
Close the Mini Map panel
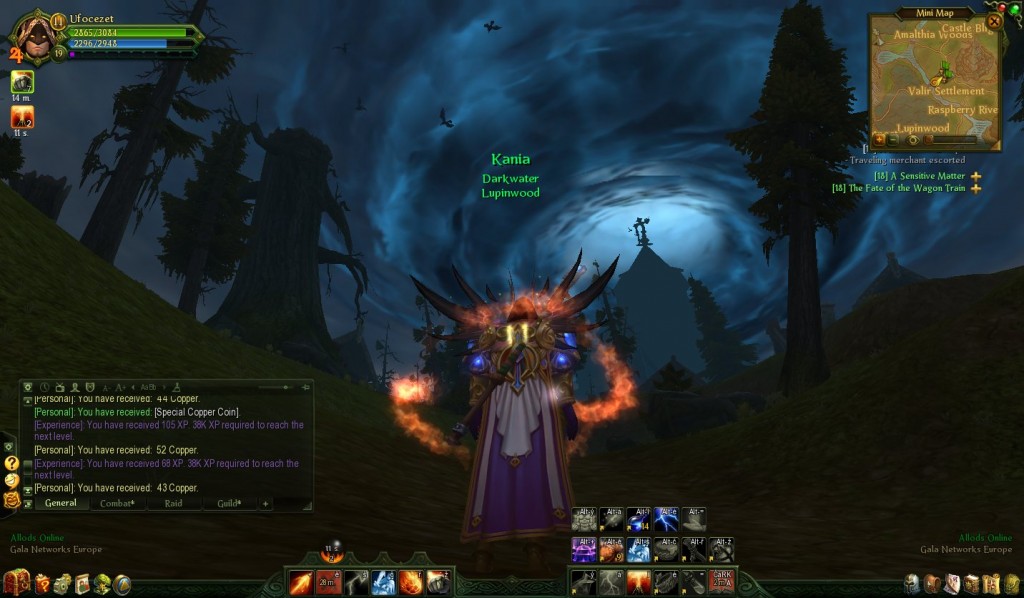pos(994,21)
